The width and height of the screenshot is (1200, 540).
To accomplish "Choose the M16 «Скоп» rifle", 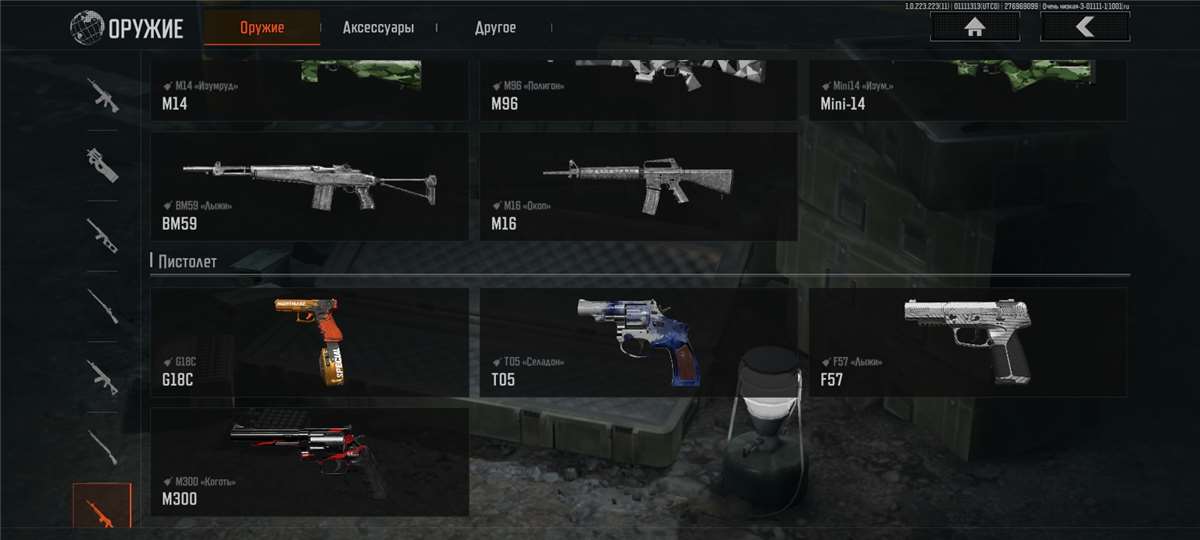I will pyautogui.click(x=638, y=187).
